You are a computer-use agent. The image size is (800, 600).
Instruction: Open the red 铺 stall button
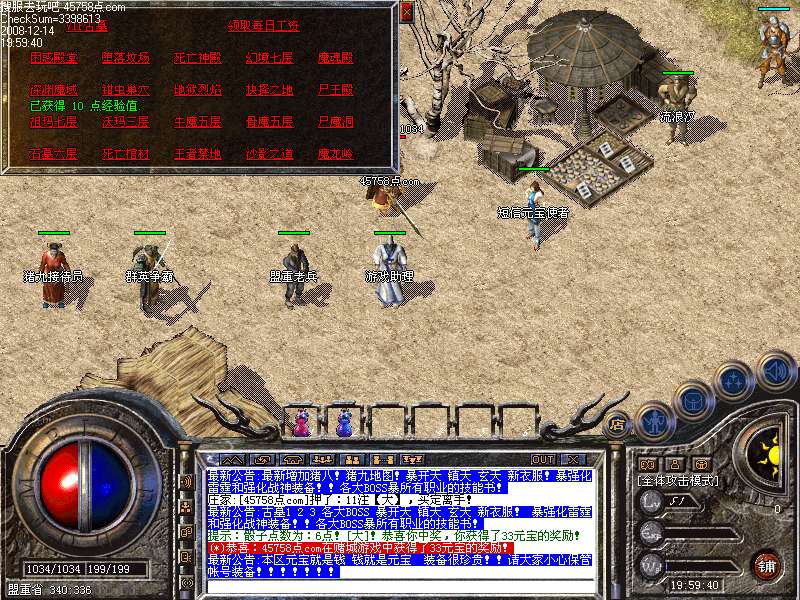[x=767, y=564]
